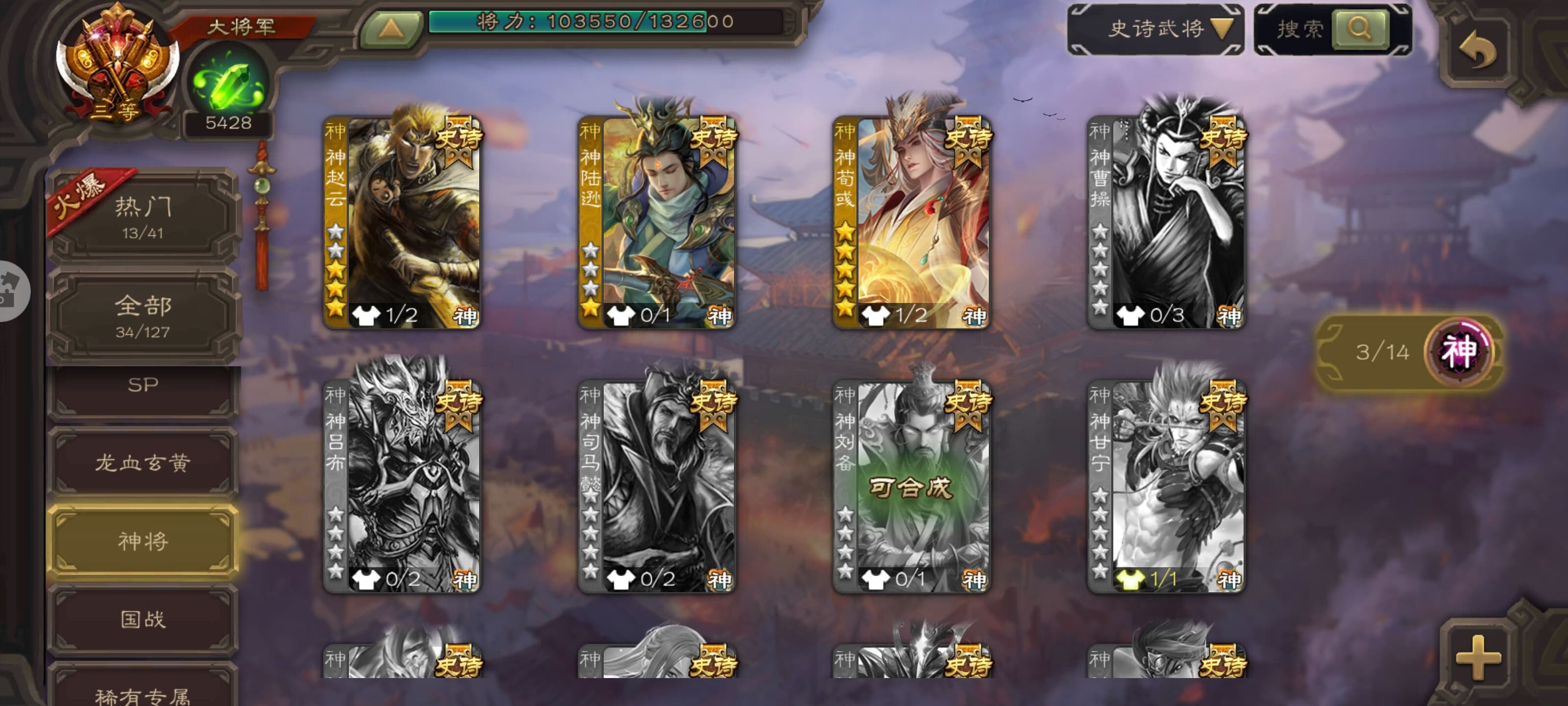Open the 史诗武将 filter dropdown
The width and height of the screenshot is (1568, 706).
coord(1155,28)
